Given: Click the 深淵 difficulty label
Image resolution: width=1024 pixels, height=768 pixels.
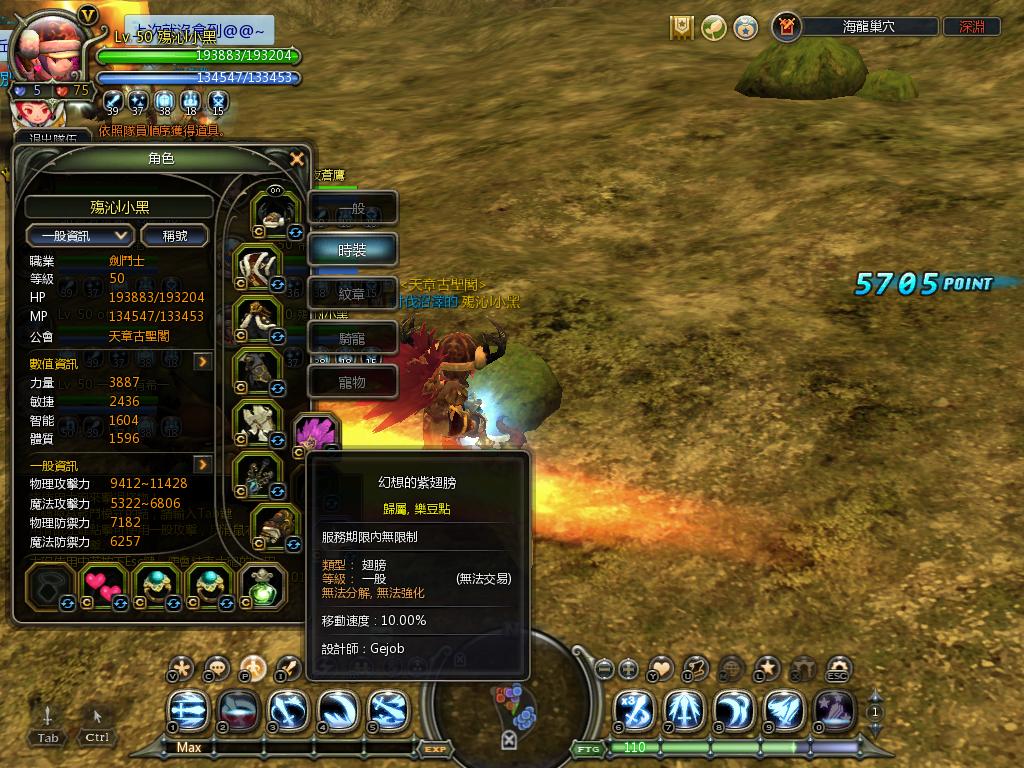Looking at the screenshot, I should [972, 28].
